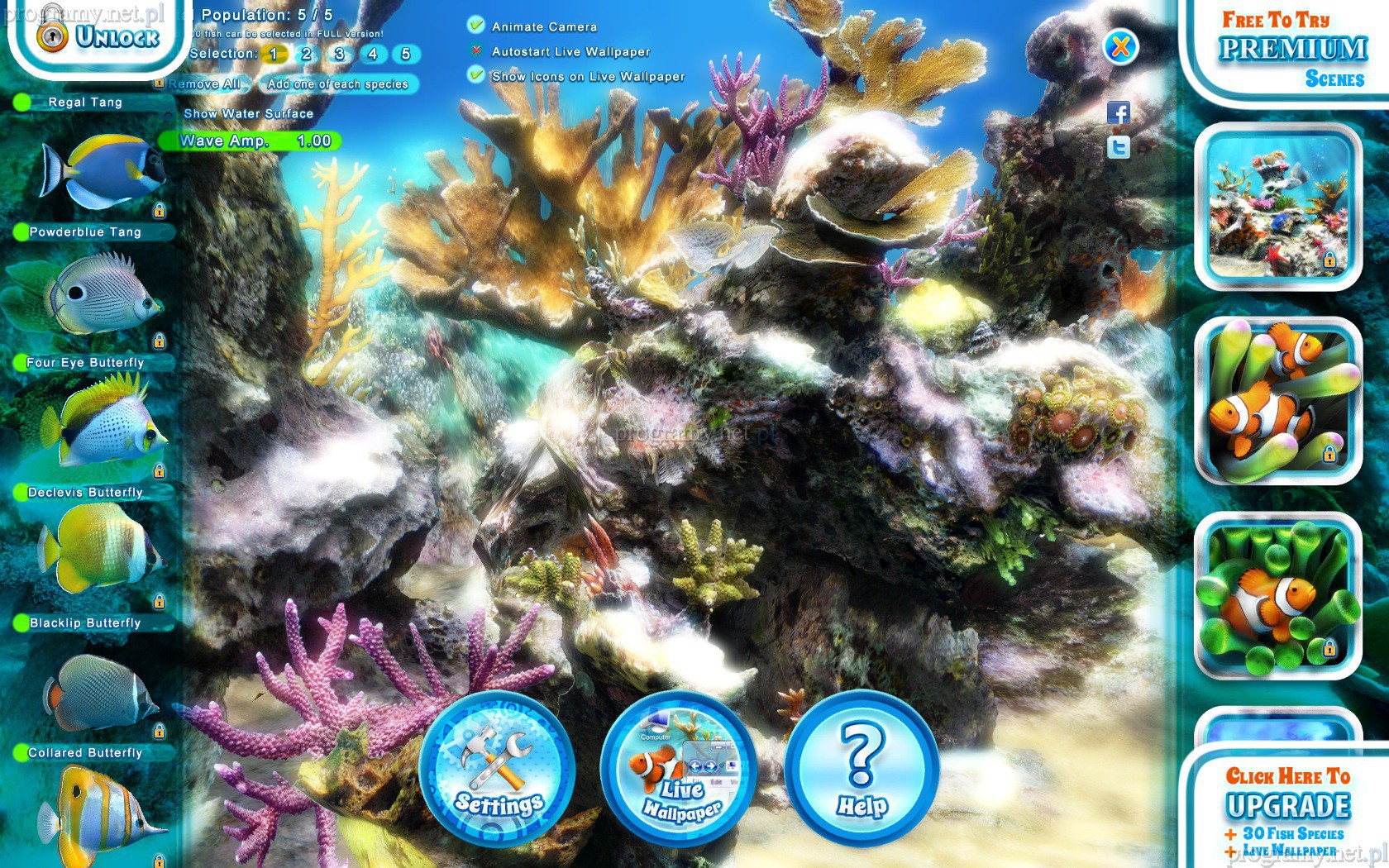The height and width of the screenshot is (868, 1389).
Task: Toggle the Animate Camera checkbox
Action: pyautogui.click(x=476, y=26)
